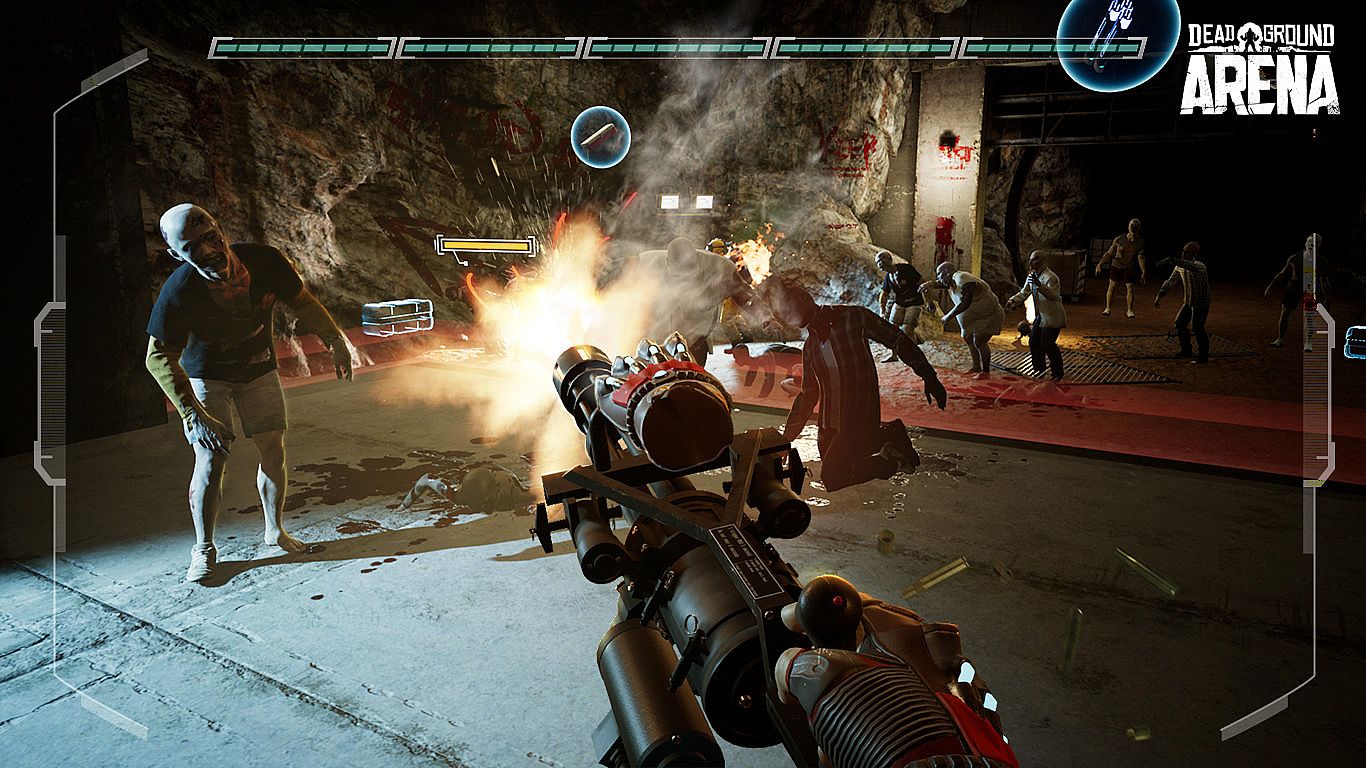Click the Dead Ground Arena logo
The image size is (1366, 768).
[x=1260, y=68]
